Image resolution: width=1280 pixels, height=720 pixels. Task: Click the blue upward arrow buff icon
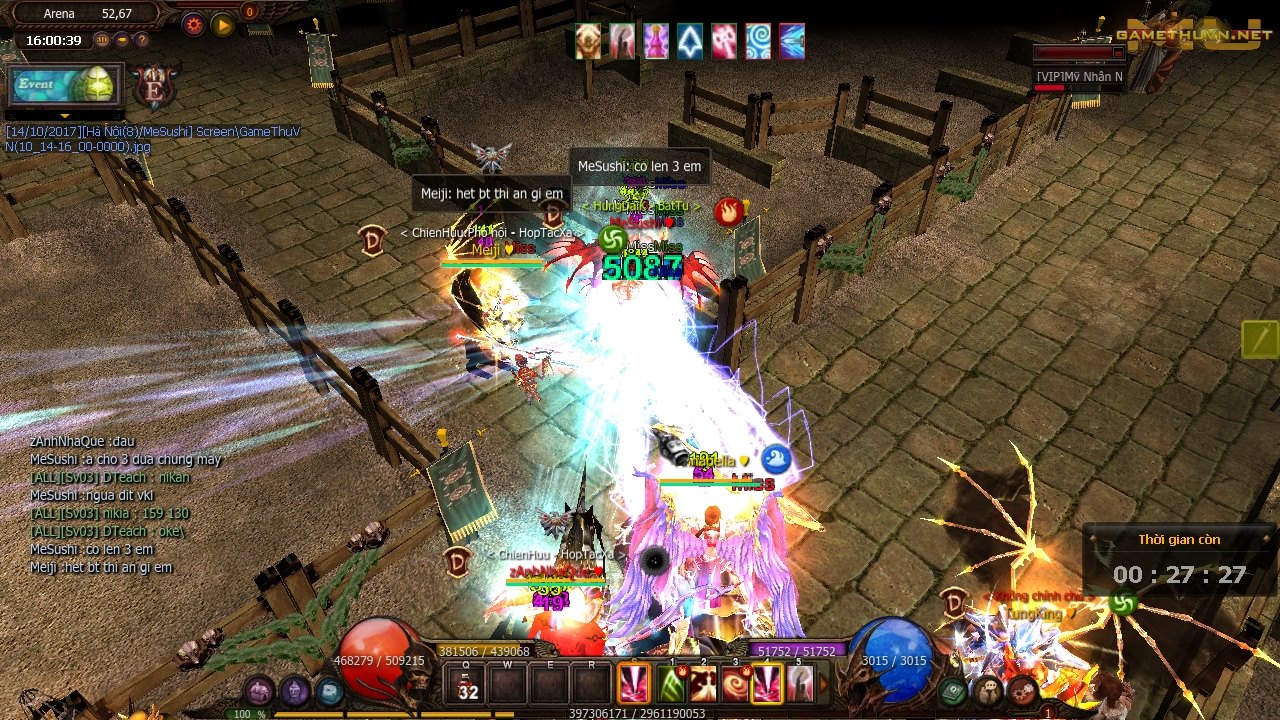pos(690,42)
